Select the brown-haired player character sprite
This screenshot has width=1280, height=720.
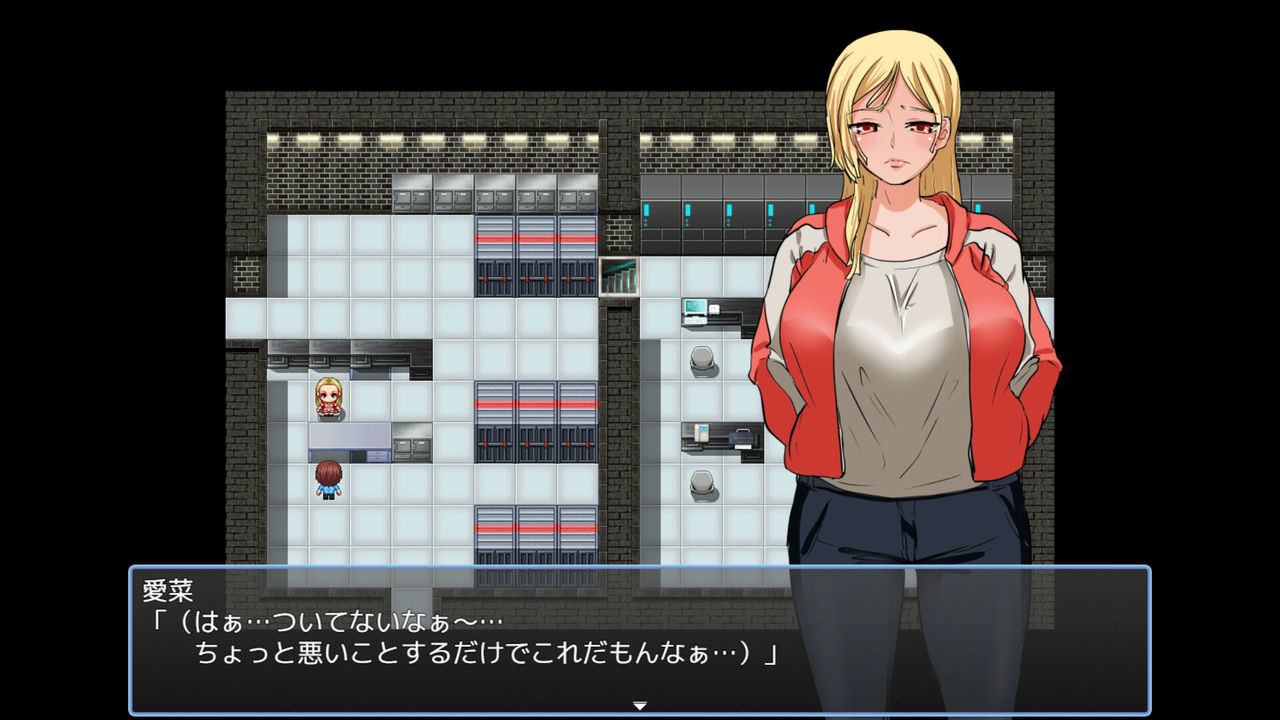330,481
